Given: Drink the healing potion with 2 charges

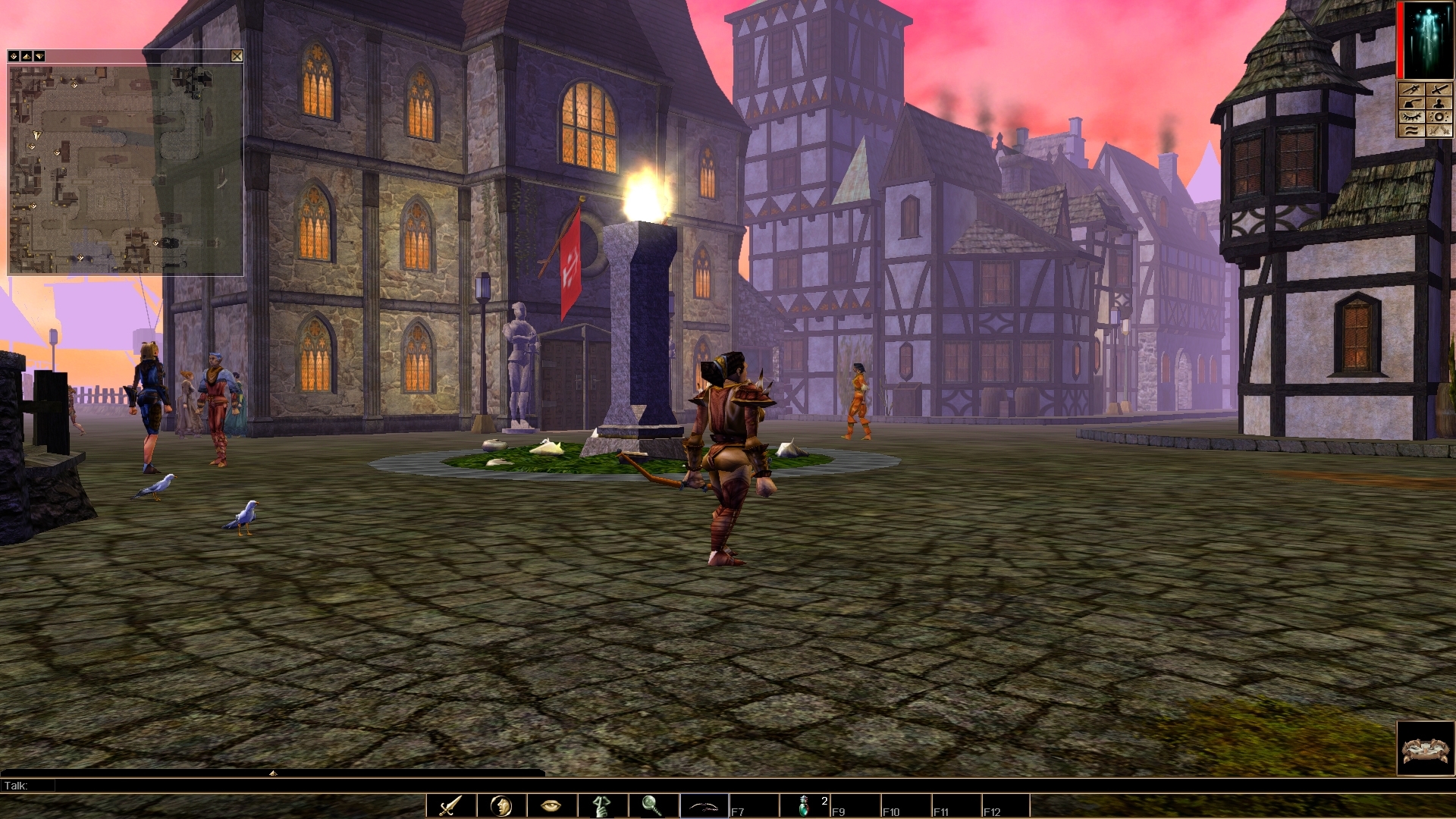Looking at the screenshot, I should pyautogui.click(x=805, y=806).
